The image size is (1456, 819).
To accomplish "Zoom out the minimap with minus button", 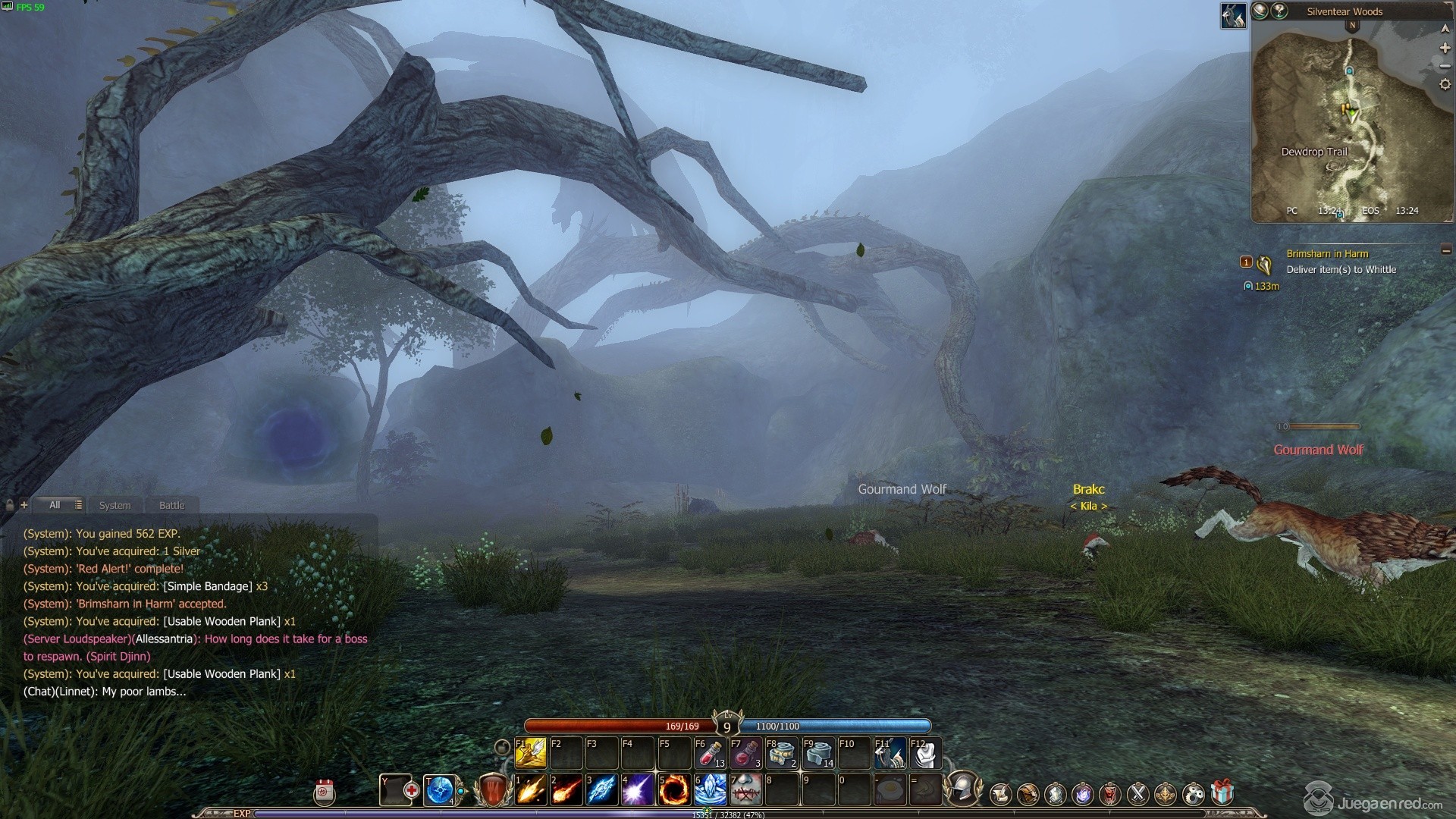I will click(x=1445, y=66).
